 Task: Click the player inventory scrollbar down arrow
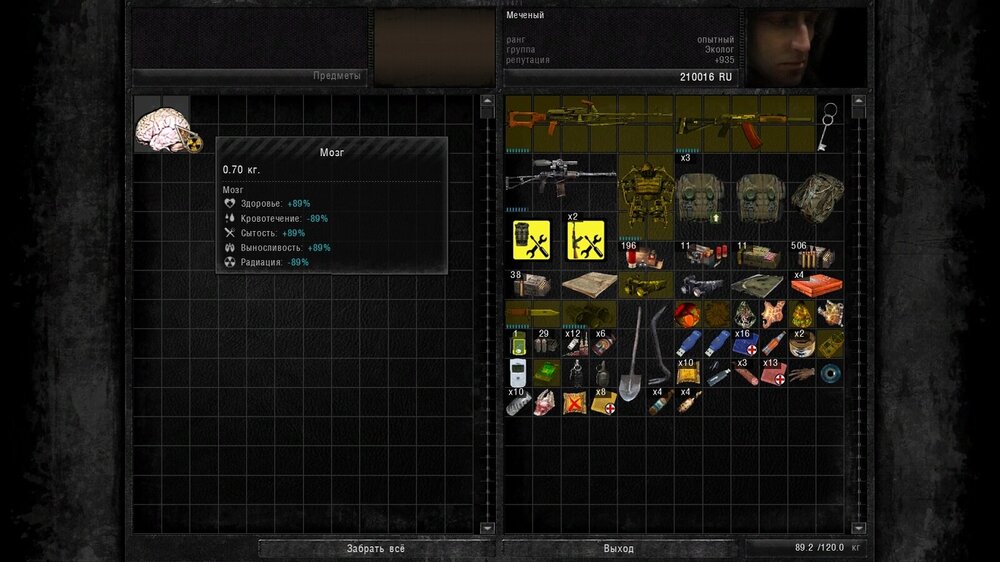(857, 527)
